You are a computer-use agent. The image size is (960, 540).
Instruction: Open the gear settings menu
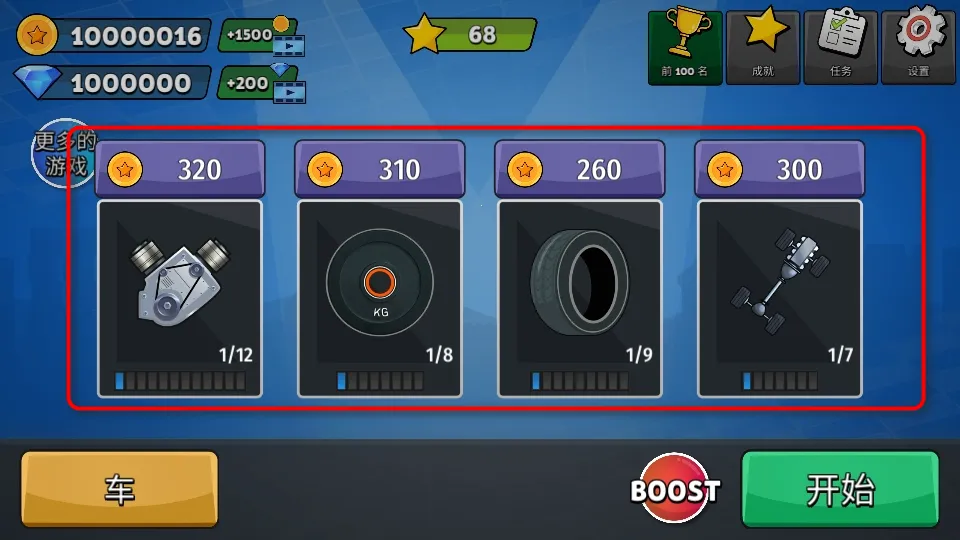pos(918,47)
